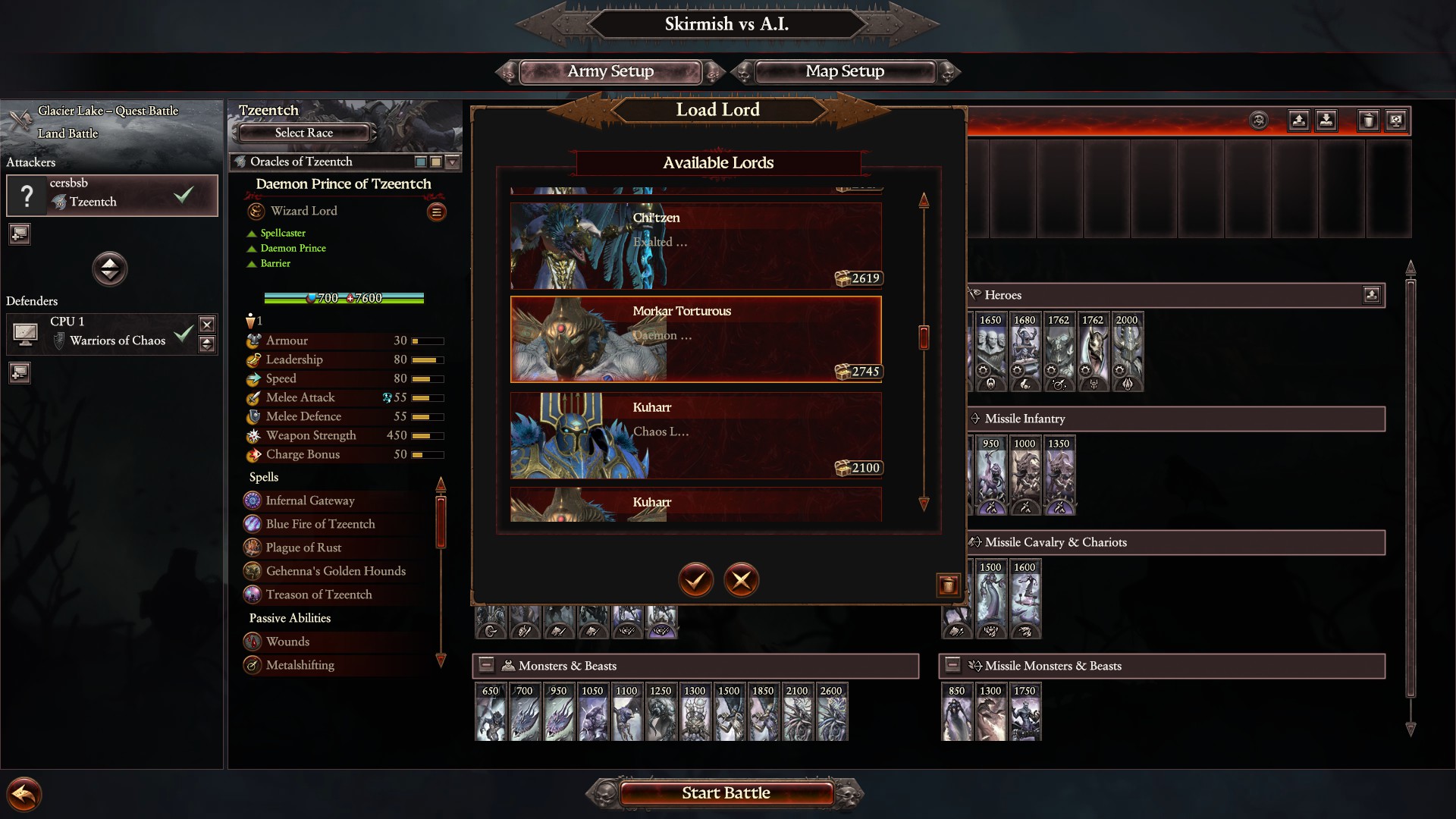Switch to the Army Setup tab

[x=610, y=71]
